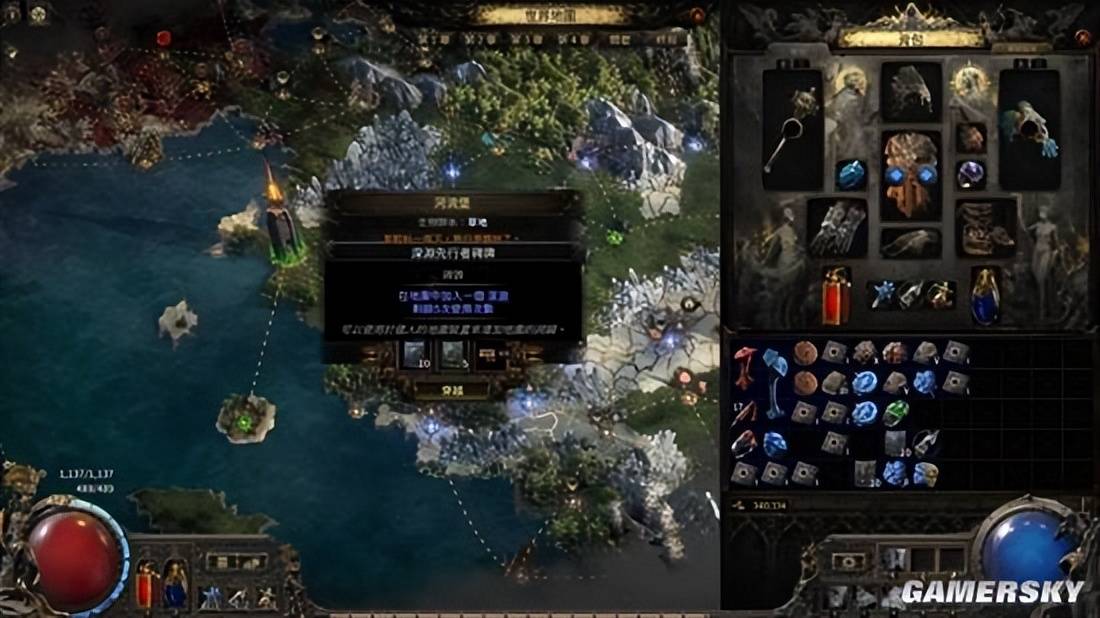1100x618 pixels.
Task: Select the red life flask in equipment
Action: pyautogui.click(x=836, y=294)
